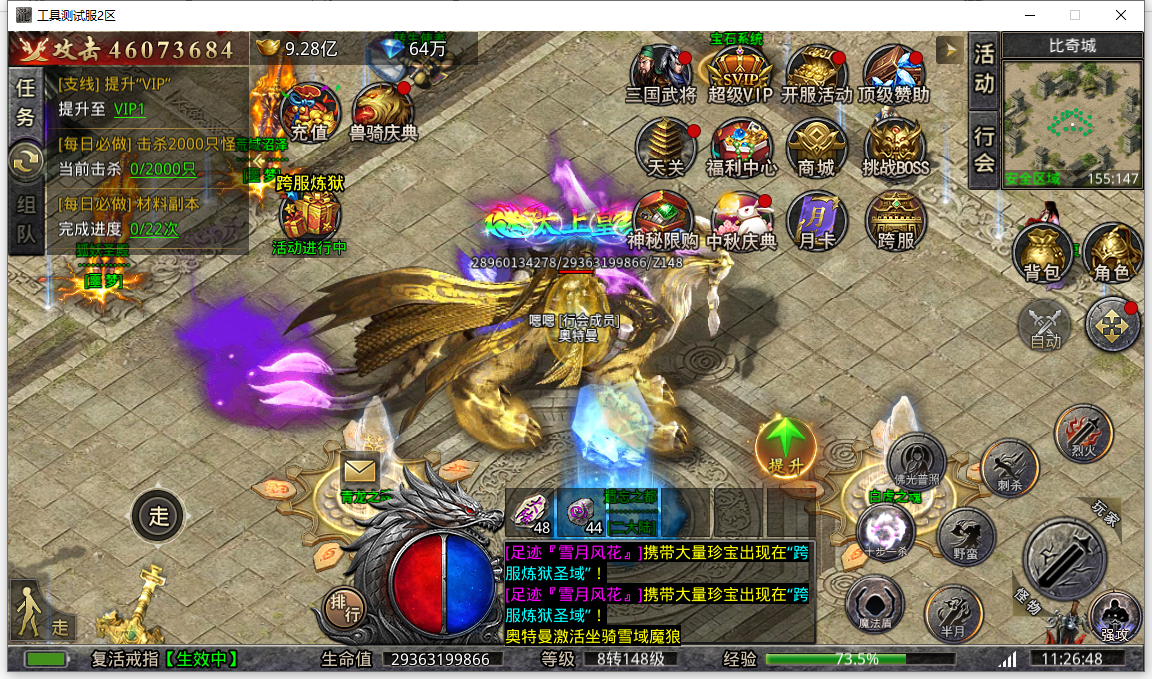Activate the 烈火 skill

pyautogui.click(x=1084, y=433)
